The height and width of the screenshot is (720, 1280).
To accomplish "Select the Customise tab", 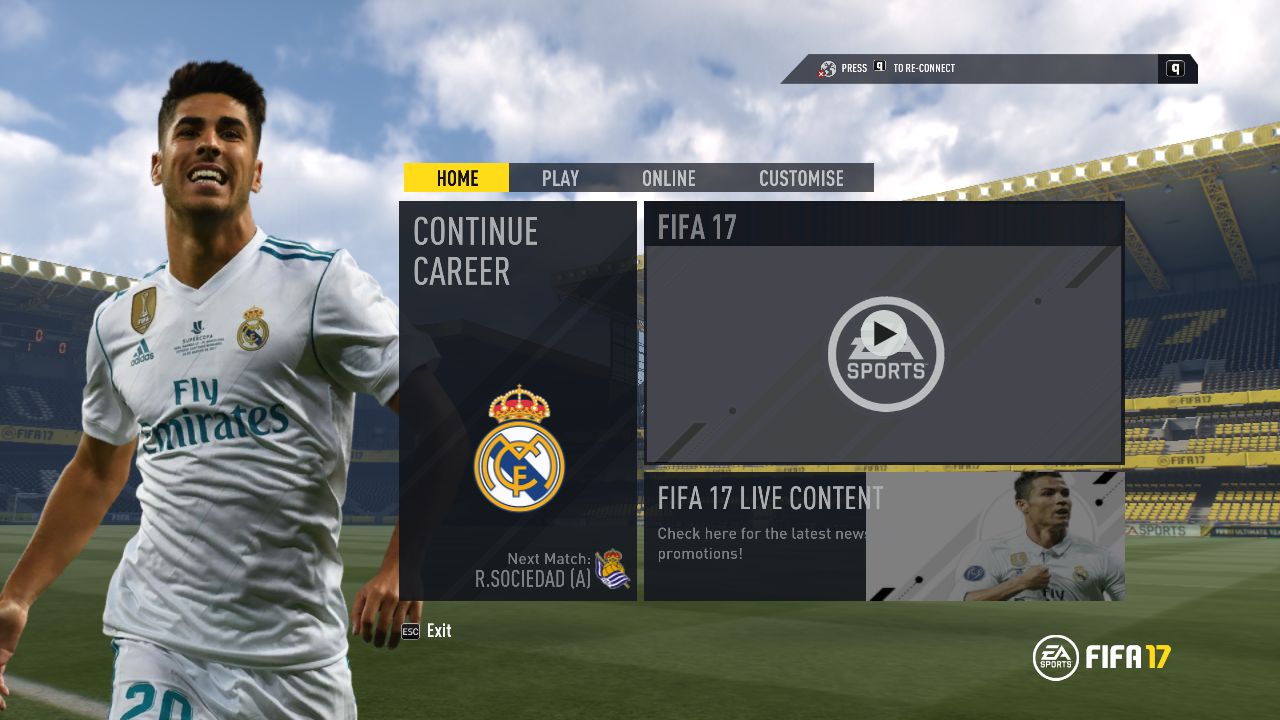I will point(801,178).
